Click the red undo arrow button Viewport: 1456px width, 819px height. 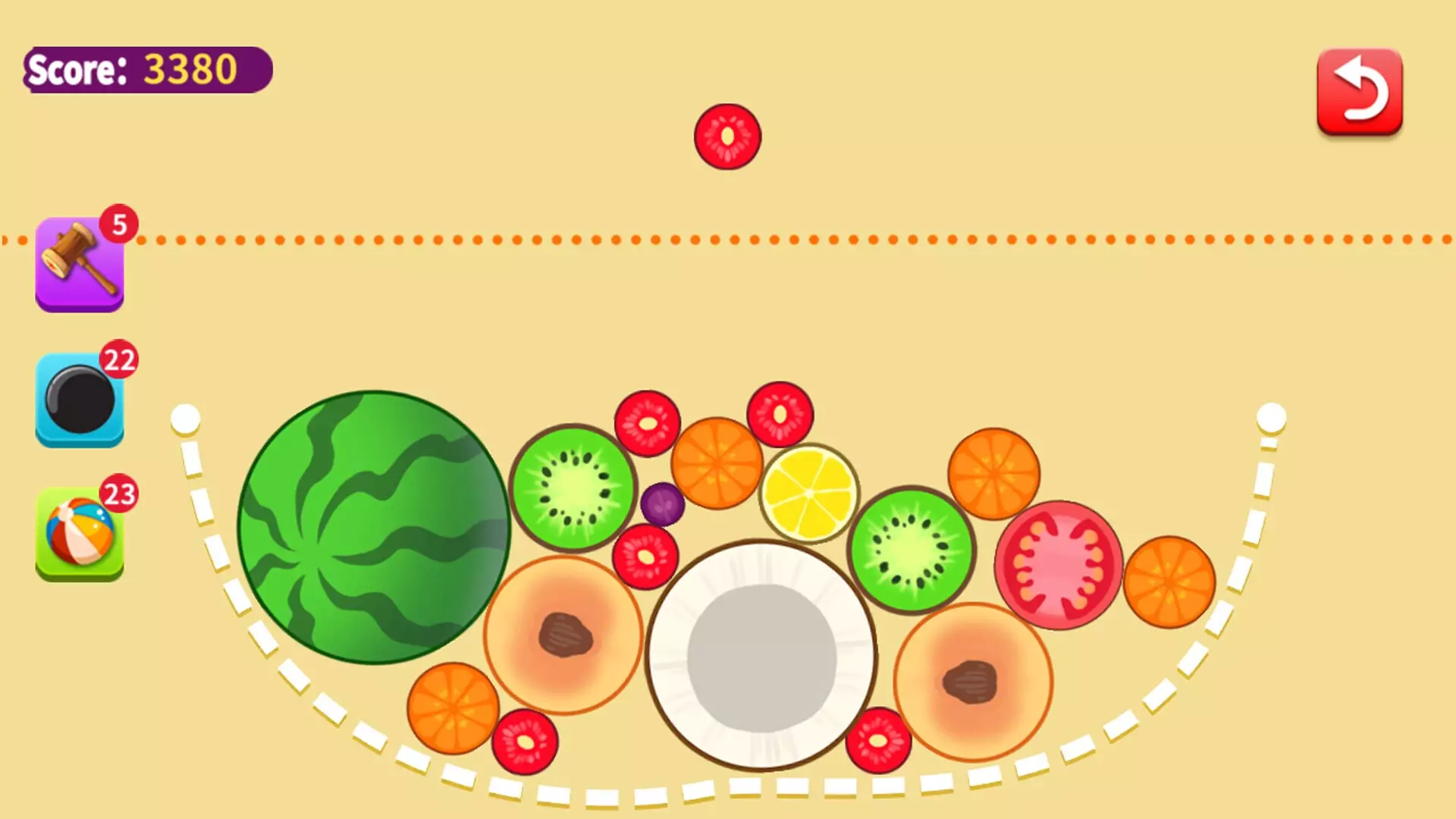1360,89
